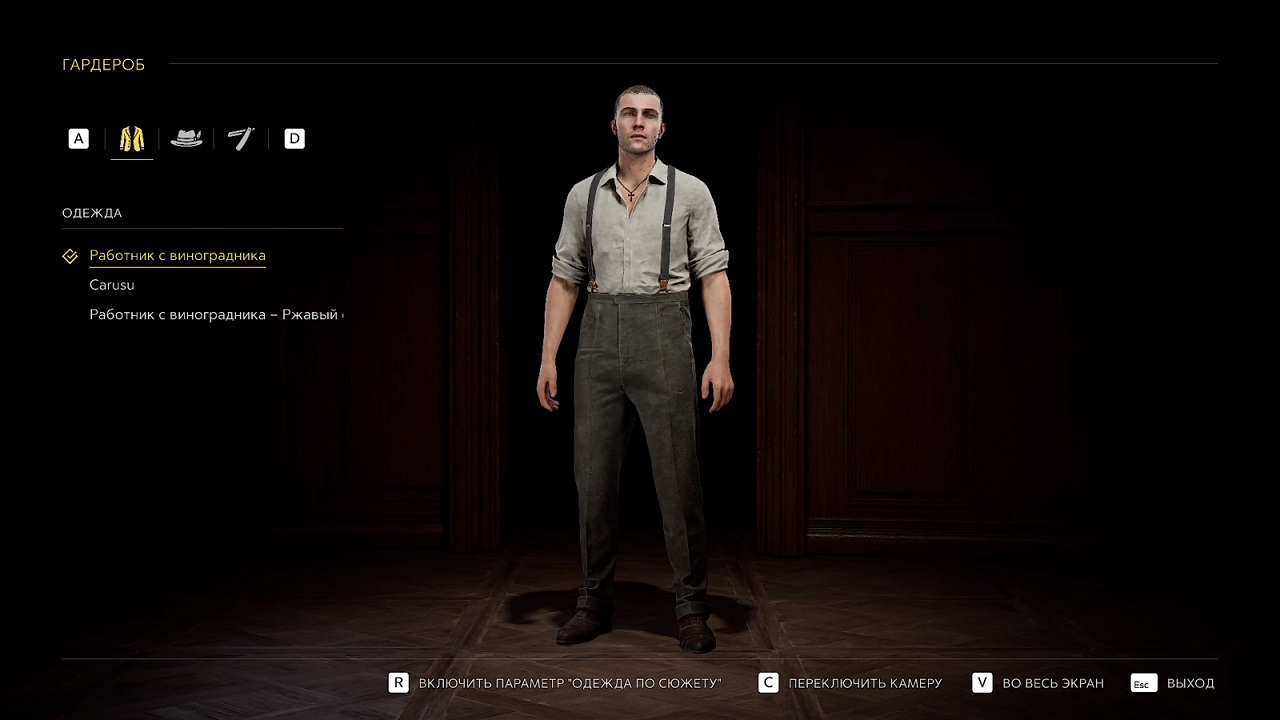The image size is (1280, 720).
Task: Exit the wardrobe via Выход
Action: click(x=1173, y=683)
